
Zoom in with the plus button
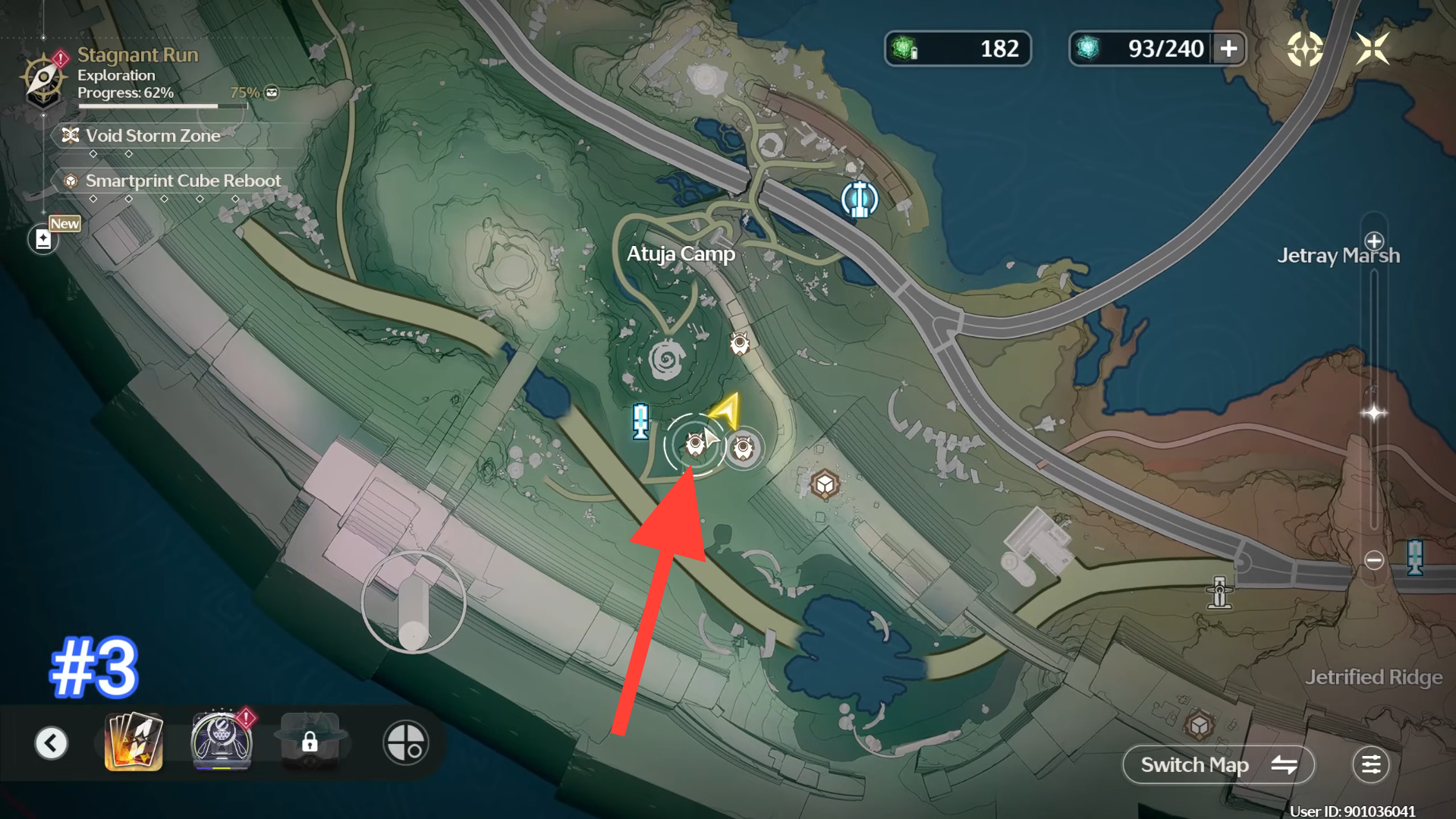(1373, 242)
